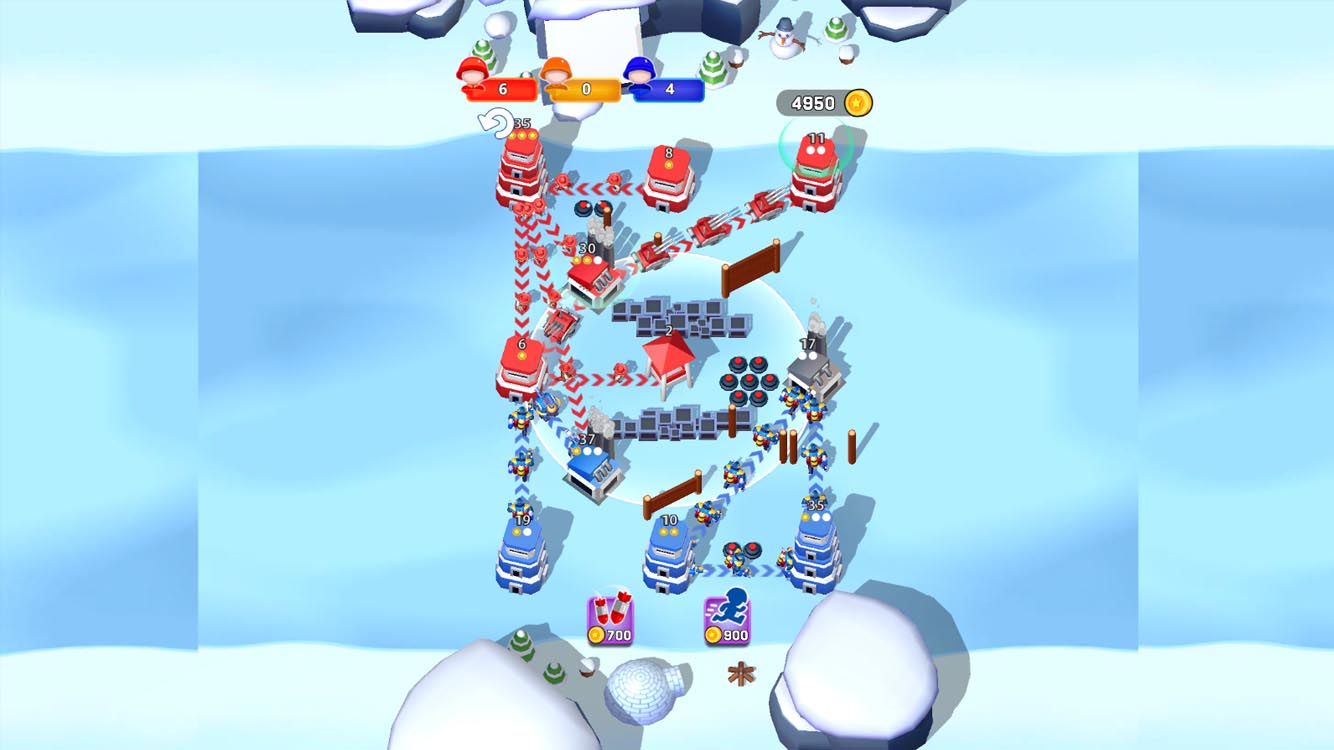The image size is (1334, 750).
Task: Select the red tower with 35 units
Action: 521,165
